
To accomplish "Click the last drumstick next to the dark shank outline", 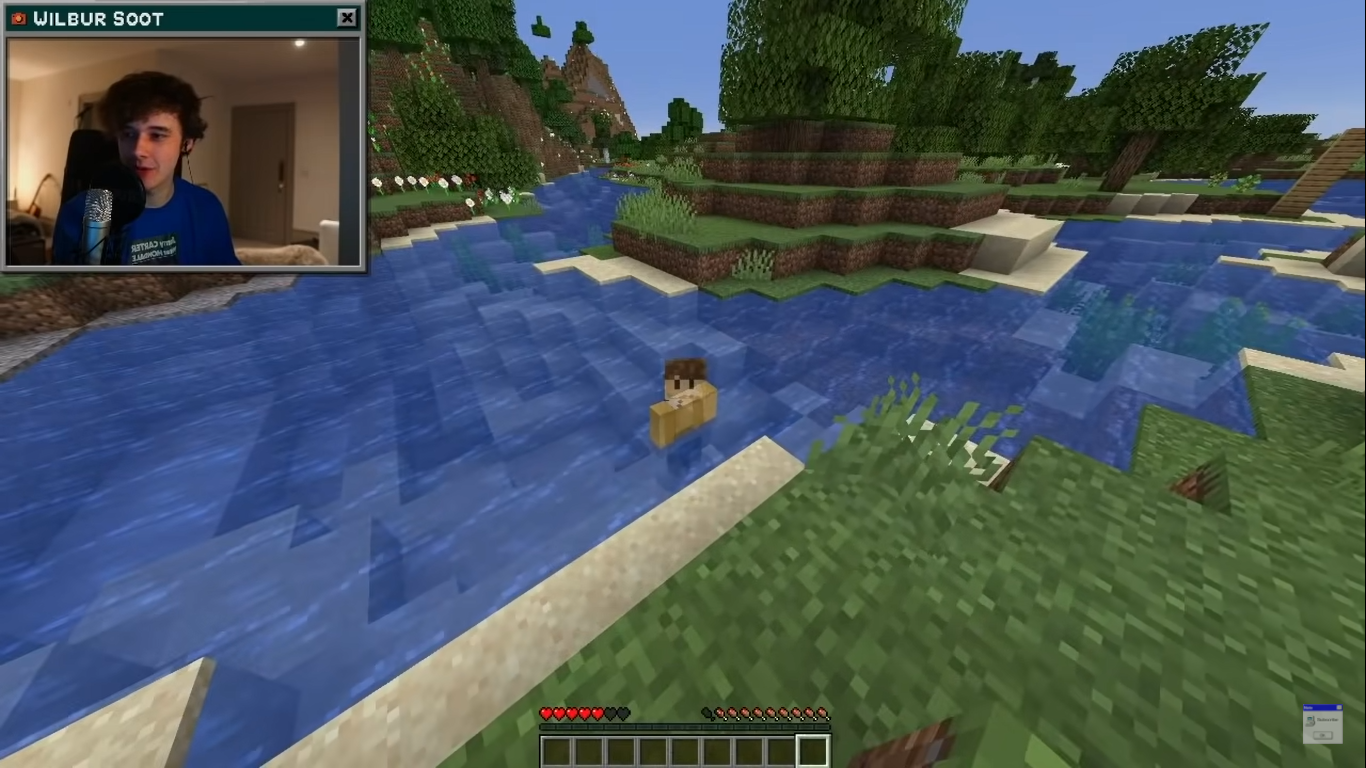I will 721,713.
